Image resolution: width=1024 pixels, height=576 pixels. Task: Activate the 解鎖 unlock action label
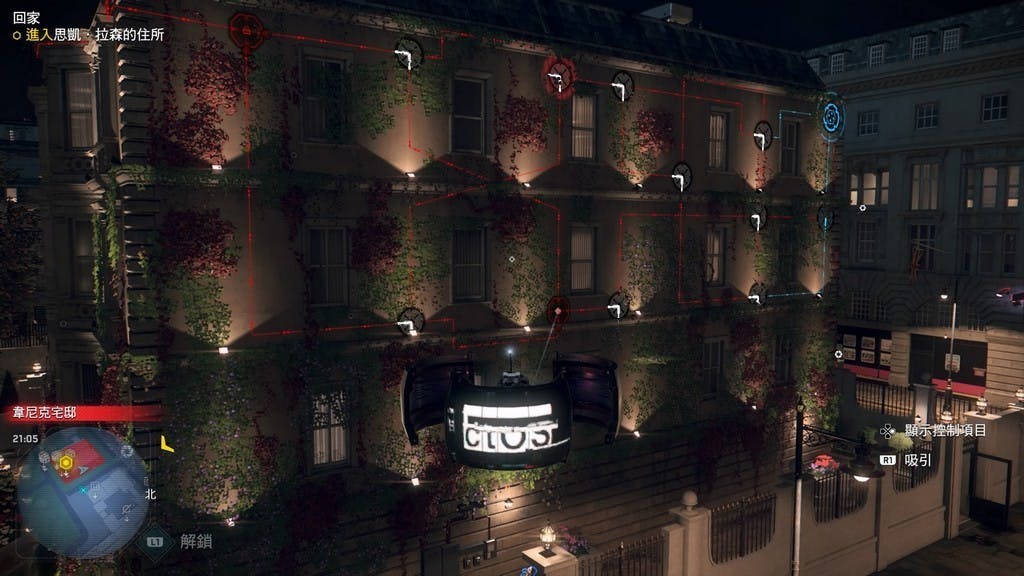click(196, 542)
